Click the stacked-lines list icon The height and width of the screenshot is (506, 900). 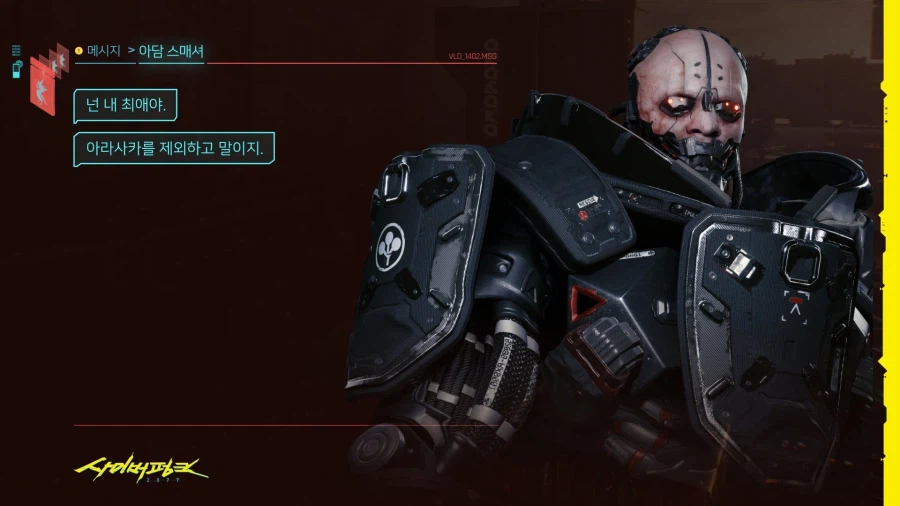pyautogui.click(x=17, y=49)
